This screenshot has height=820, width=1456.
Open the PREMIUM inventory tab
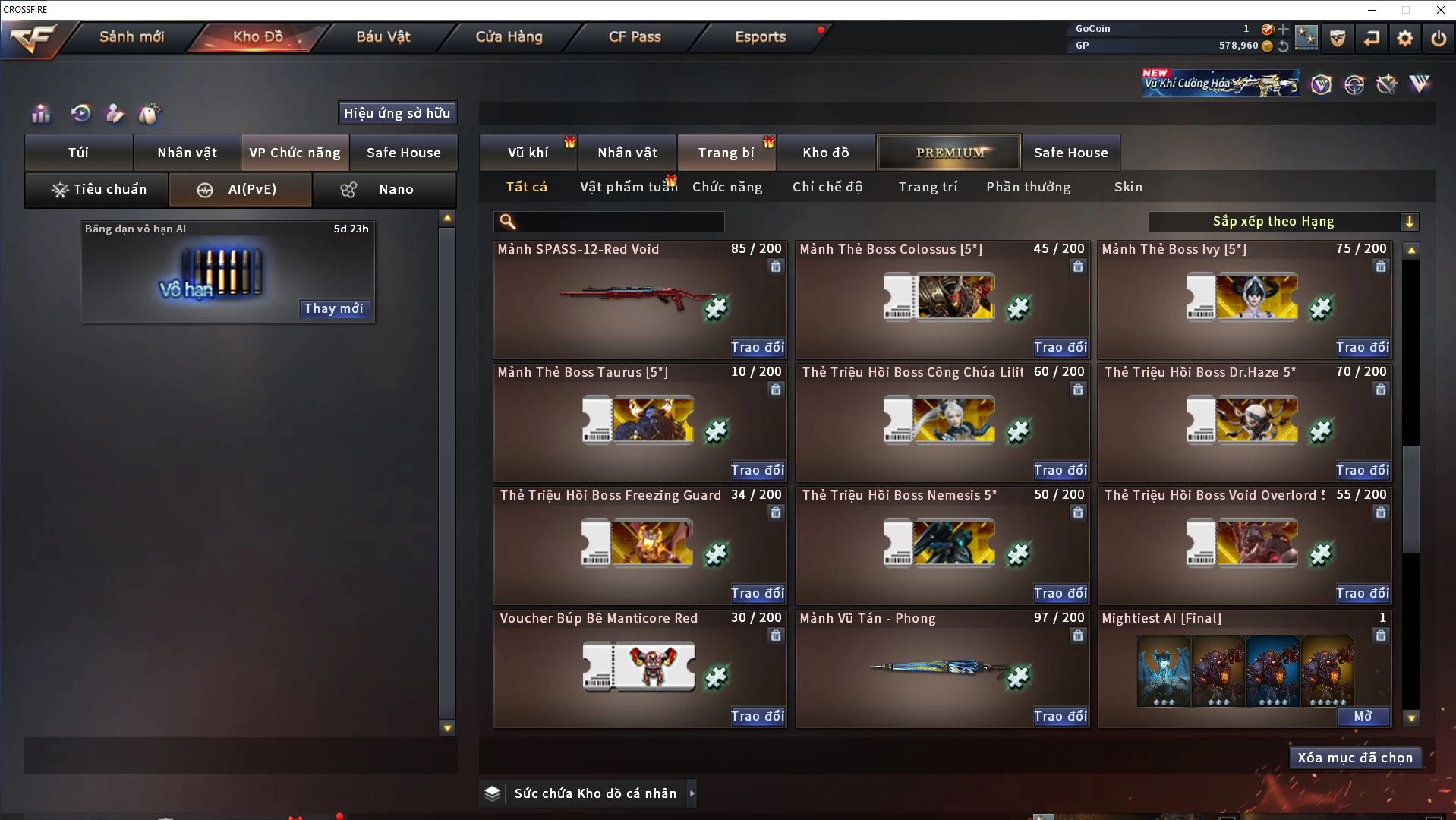point(950,153)
